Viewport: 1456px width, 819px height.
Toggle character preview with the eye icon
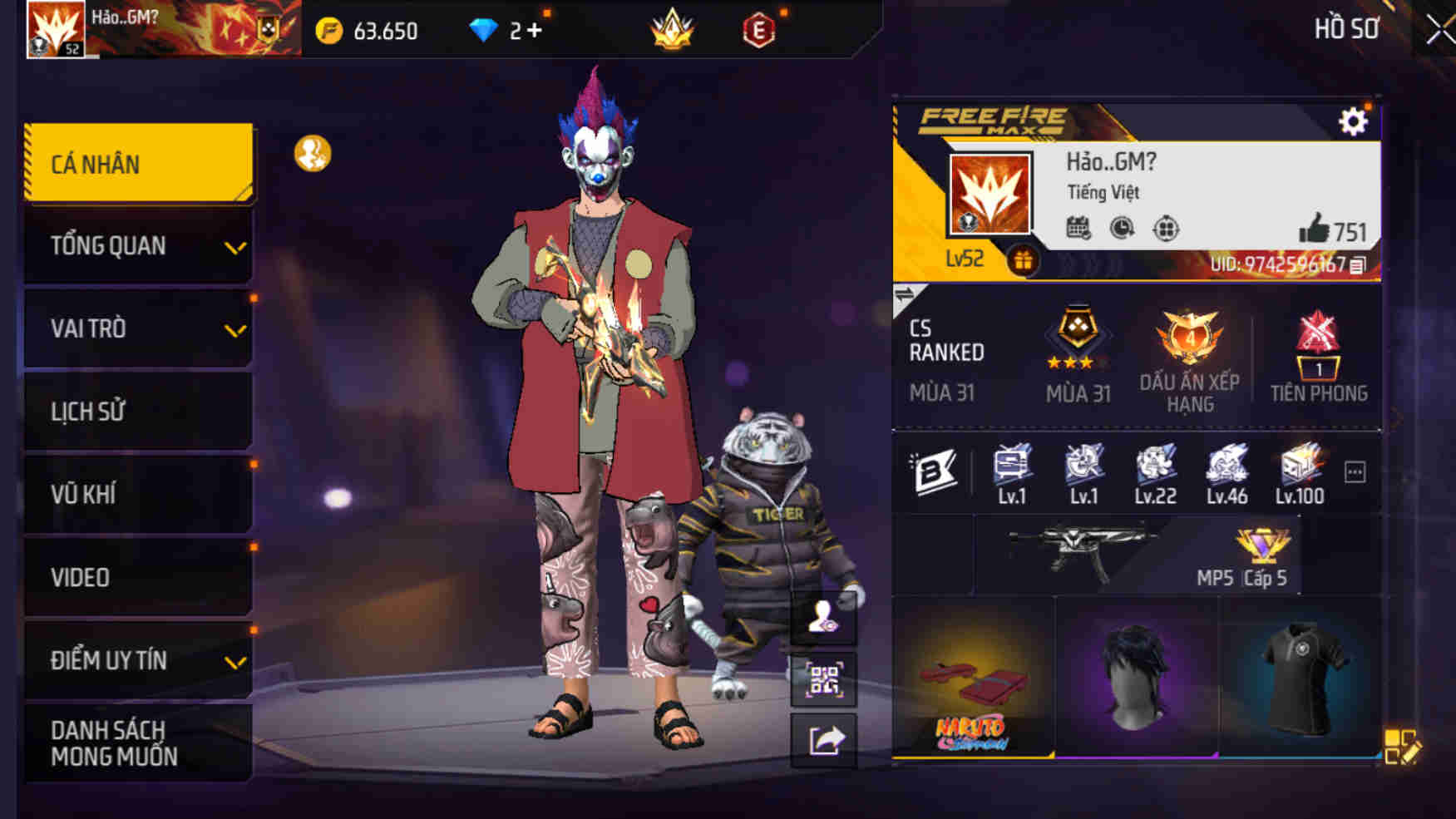(826, 619)
